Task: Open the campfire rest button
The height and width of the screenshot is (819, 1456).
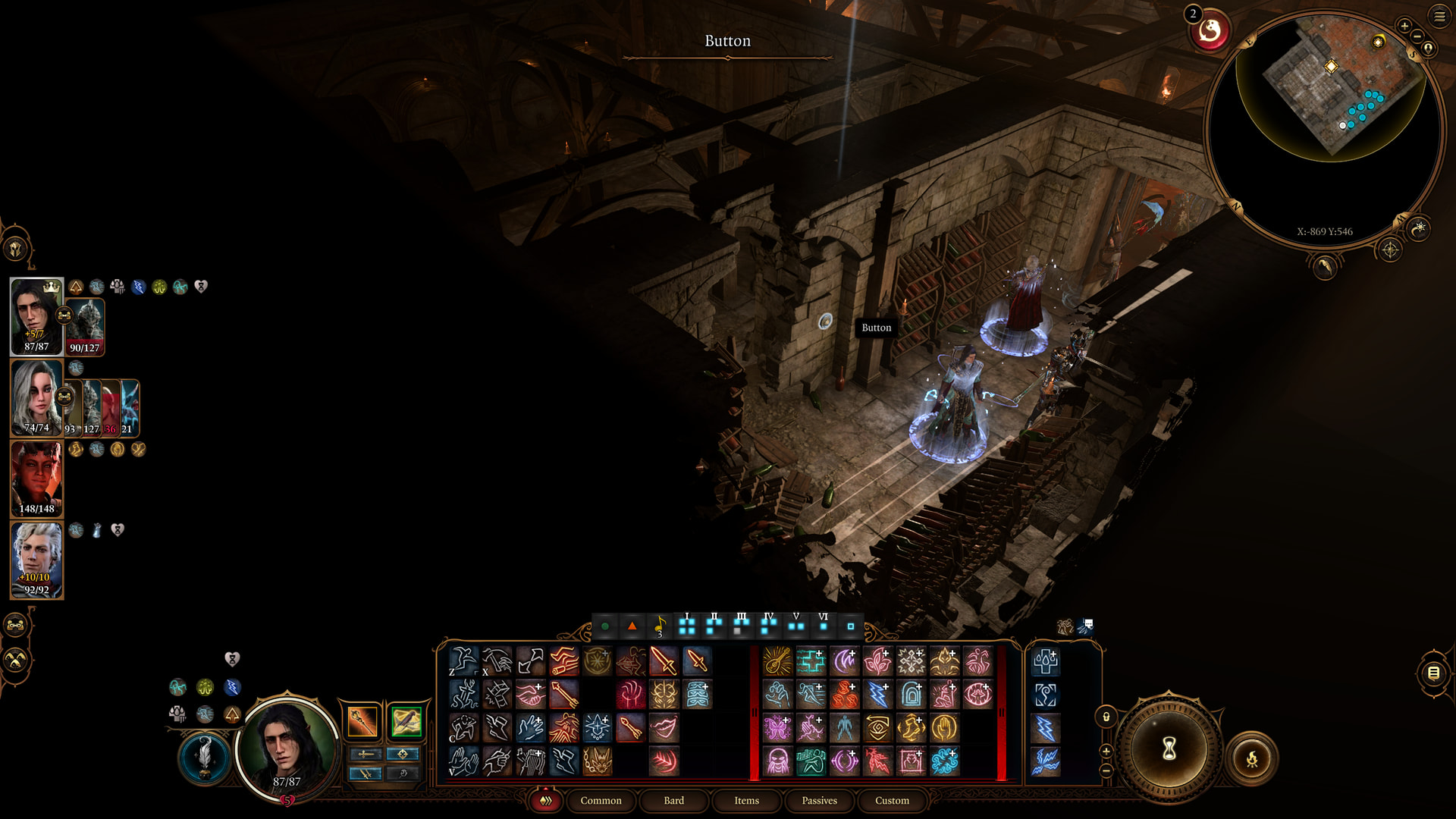Action: coord(1252,758)
